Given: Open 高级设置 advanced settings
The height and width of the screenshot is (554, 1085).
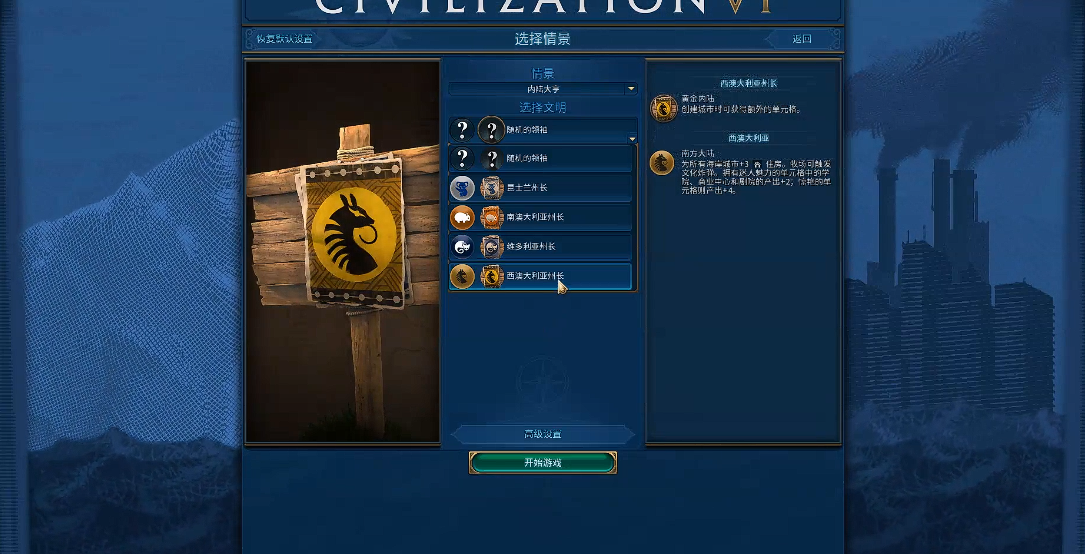Looking at the screenshot, I should pos(543,434).
